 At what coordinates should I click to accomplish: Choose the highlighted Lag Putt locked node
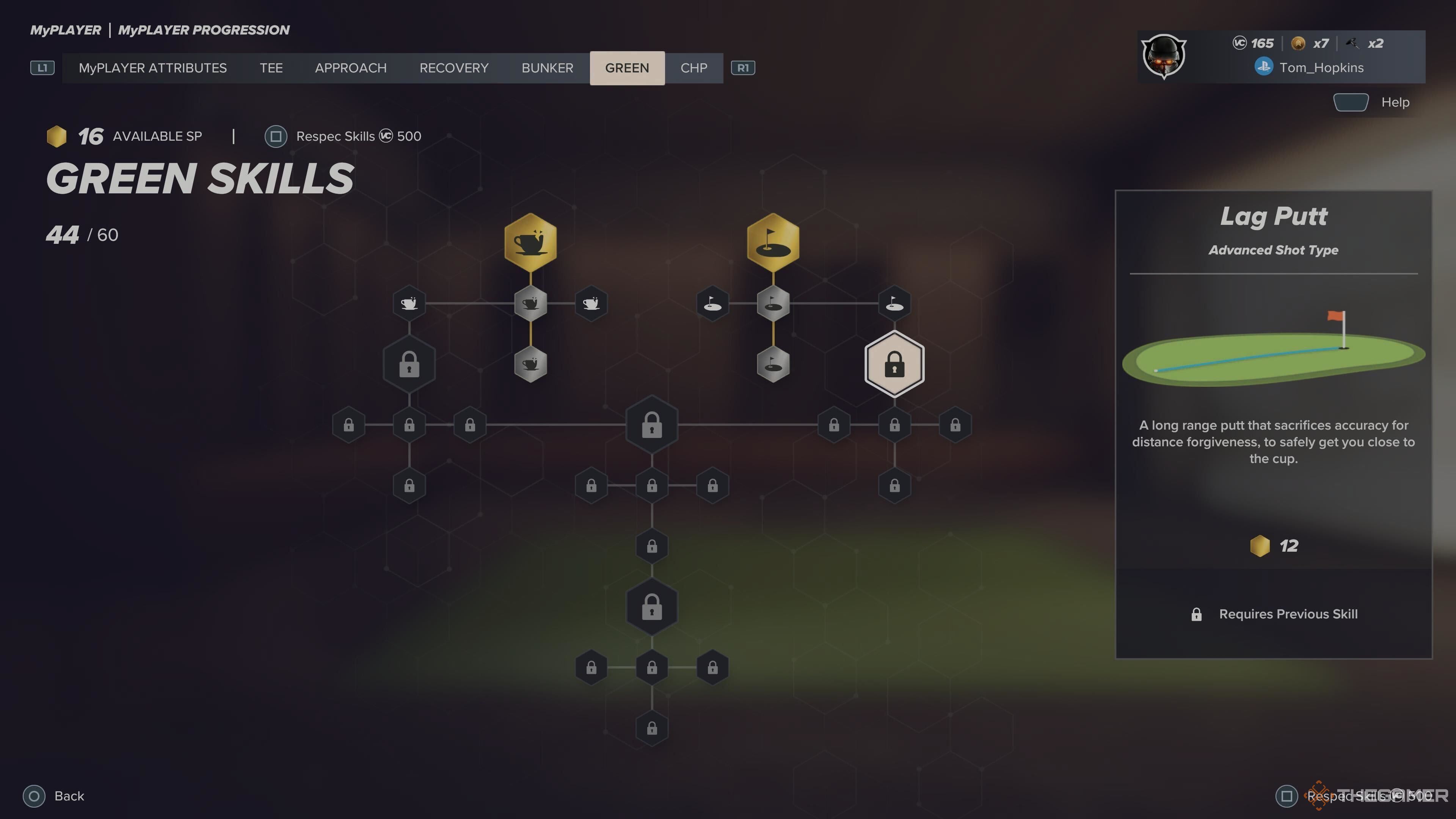coord(894,364)
